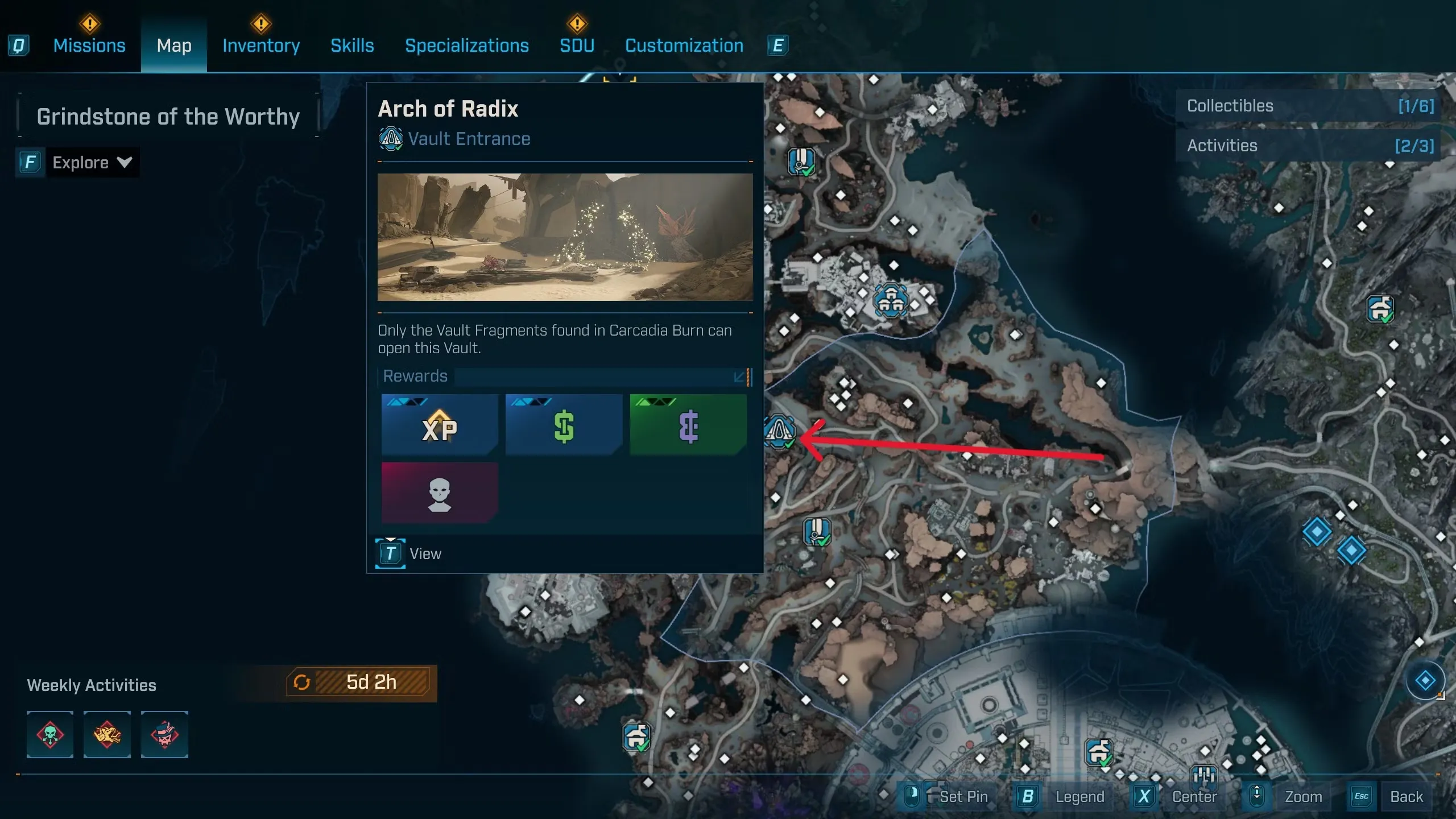The height and width of the screenshot is (819, 1456).
Task: Open the Collectibles list row
Action: 1309,106
